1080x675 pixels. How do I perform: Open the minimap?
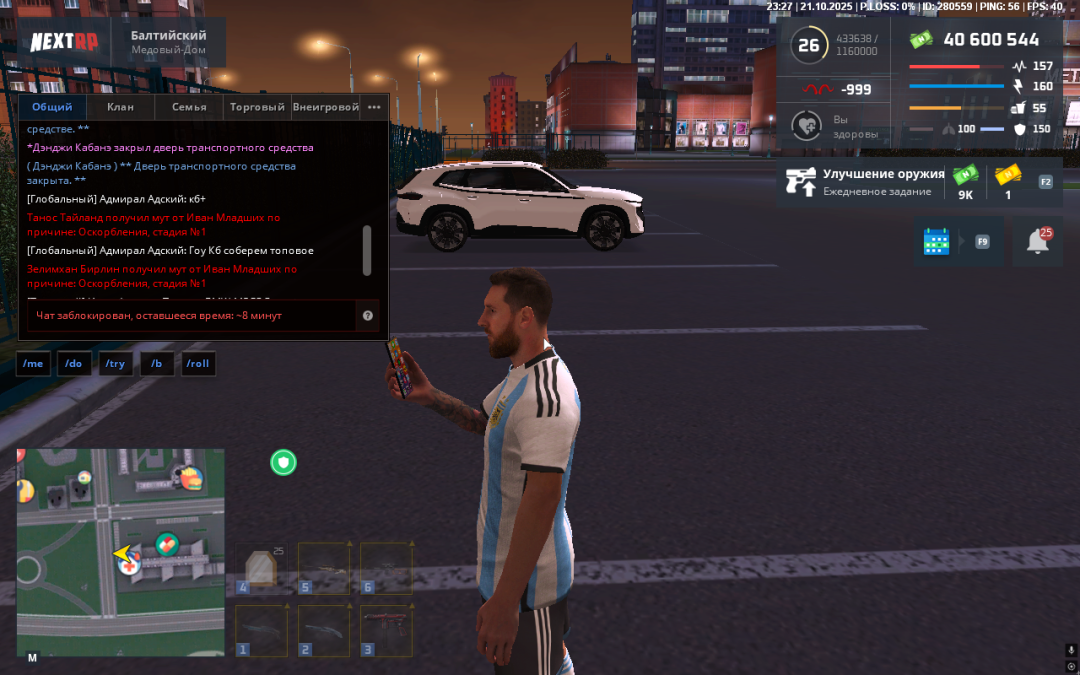pos(120,552)
